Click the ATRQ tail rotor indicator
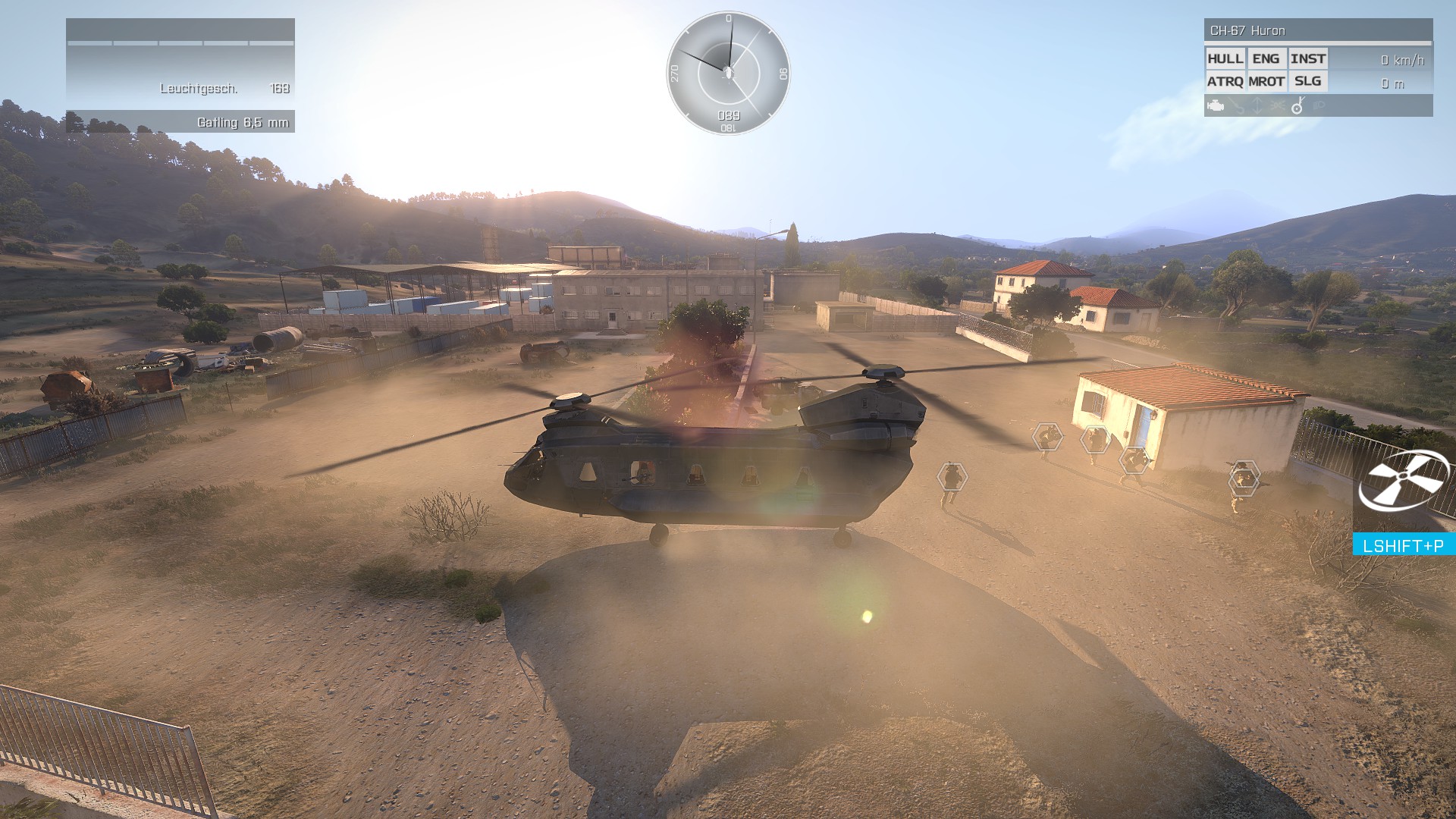This screenshot has width=1456, height=819. 1225,81
